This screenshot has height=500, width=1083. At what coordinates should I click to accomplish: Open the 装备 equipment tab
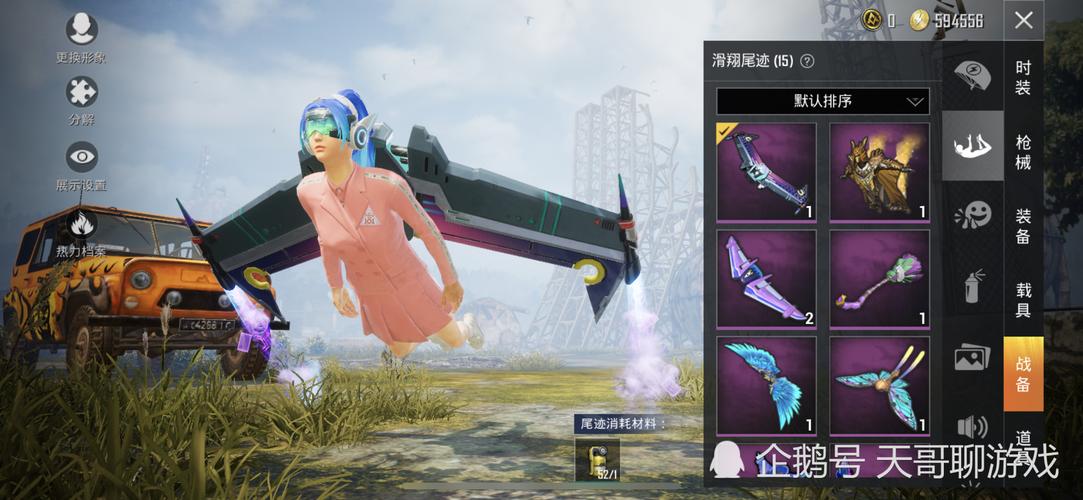tap(1023, 226)
